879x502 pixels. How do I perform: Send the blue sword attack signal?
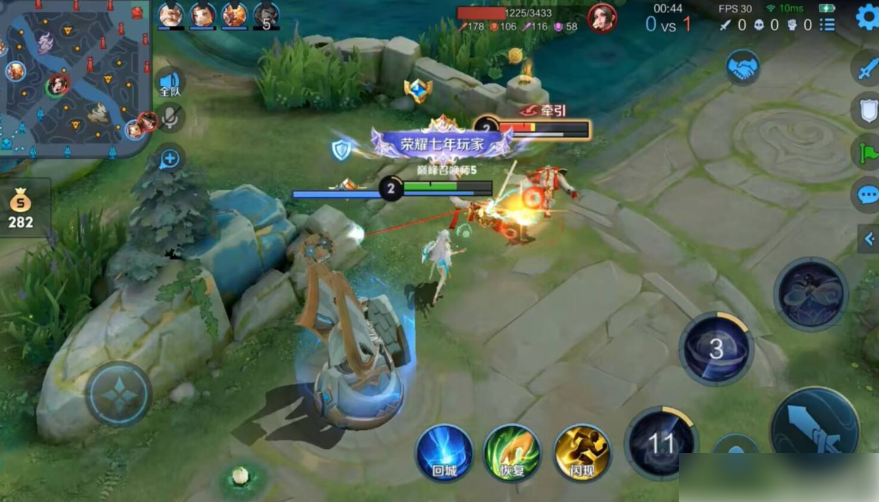pyautogui.click(x=866, y=68)
